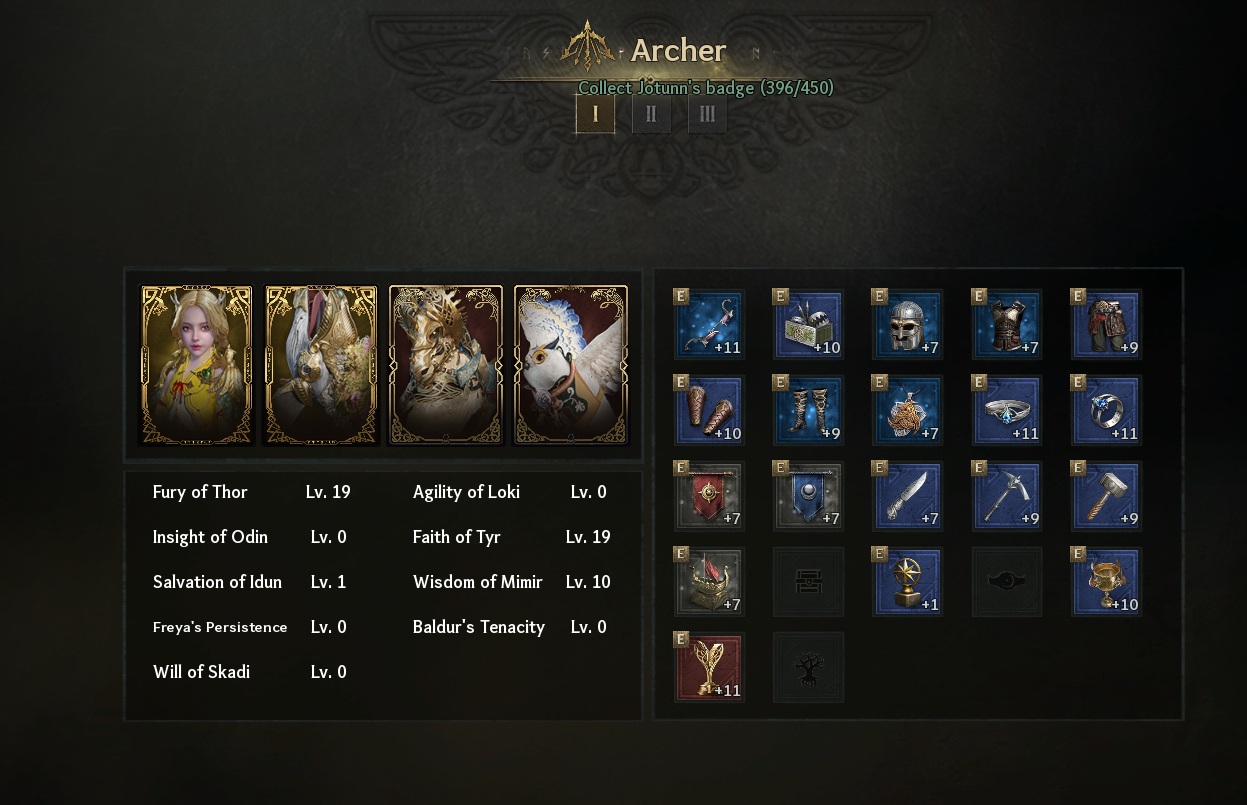Select the golden goblet +11 red slot
This screenshot has height=805, width=1247.
[709, 667]
